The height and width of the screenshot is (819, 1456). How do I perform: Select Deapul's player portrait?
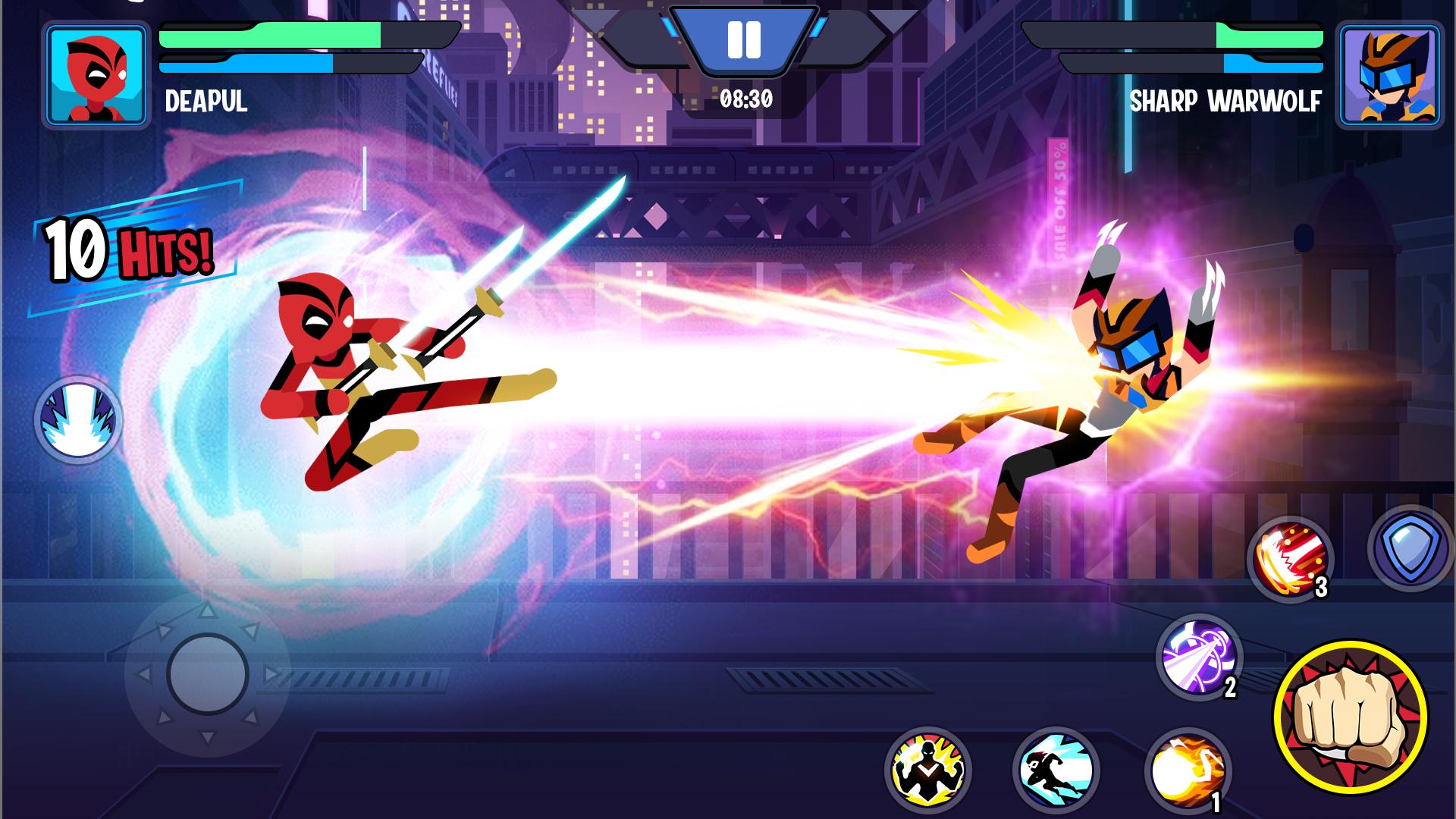[x=96, y=74]
